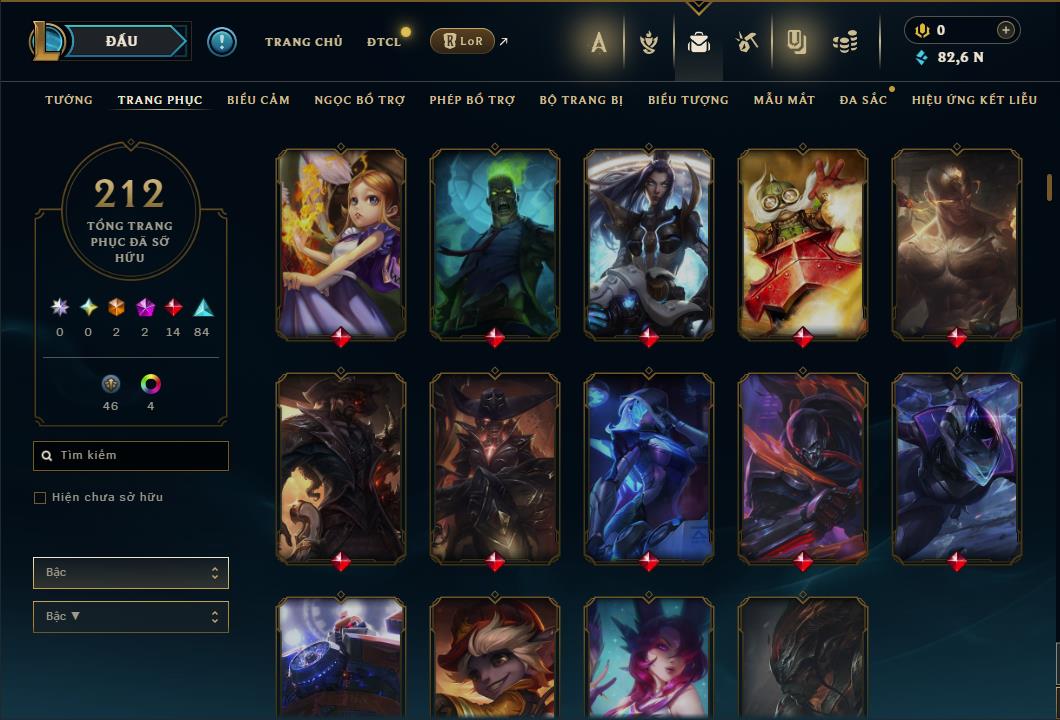This screenshot has width=1060, height=720.
Task: Open the ĐTCL menu entry
Action: pos(383,42)
